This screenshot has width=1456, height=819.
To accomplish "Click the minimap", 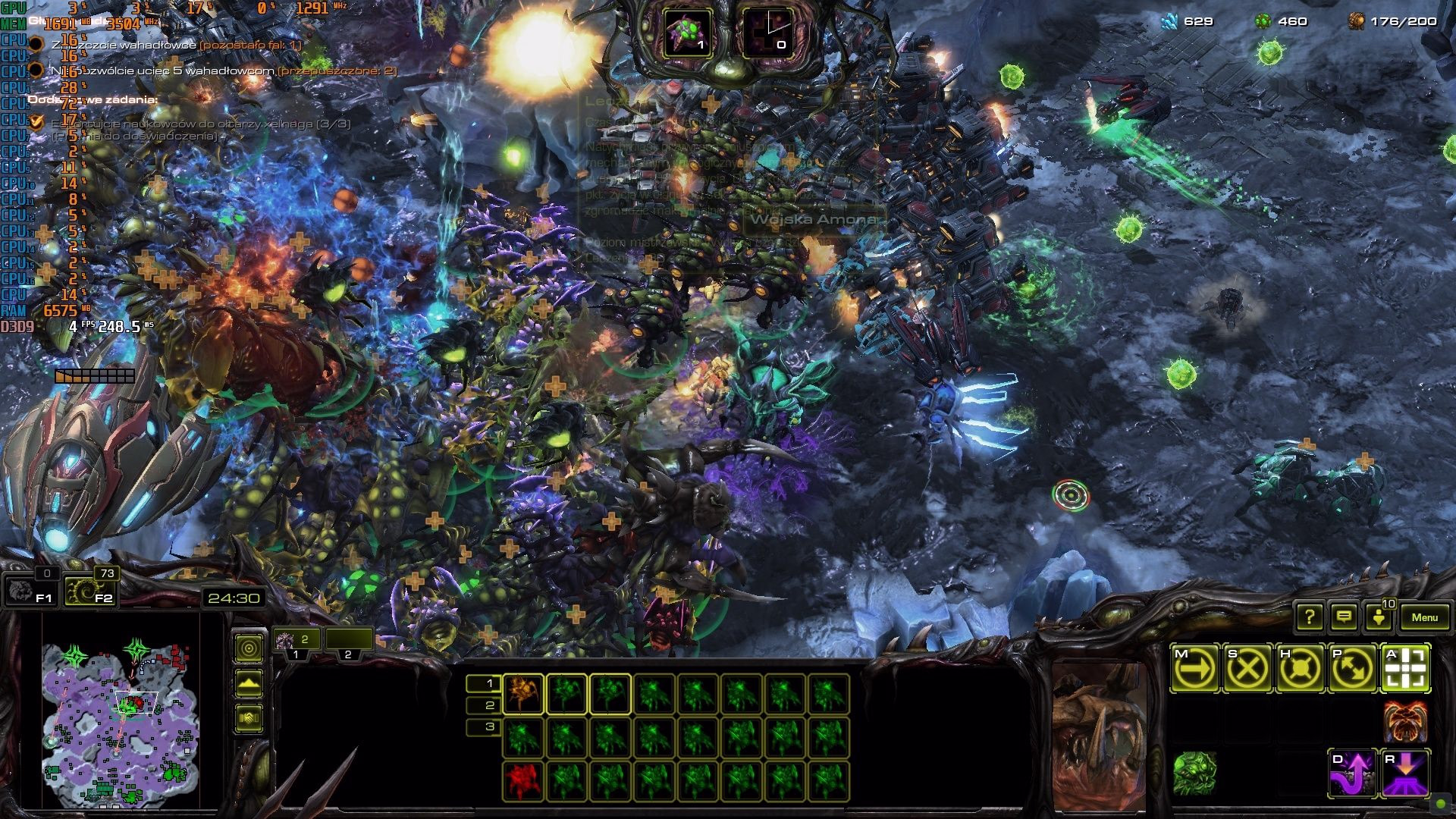I will (121, 724).
